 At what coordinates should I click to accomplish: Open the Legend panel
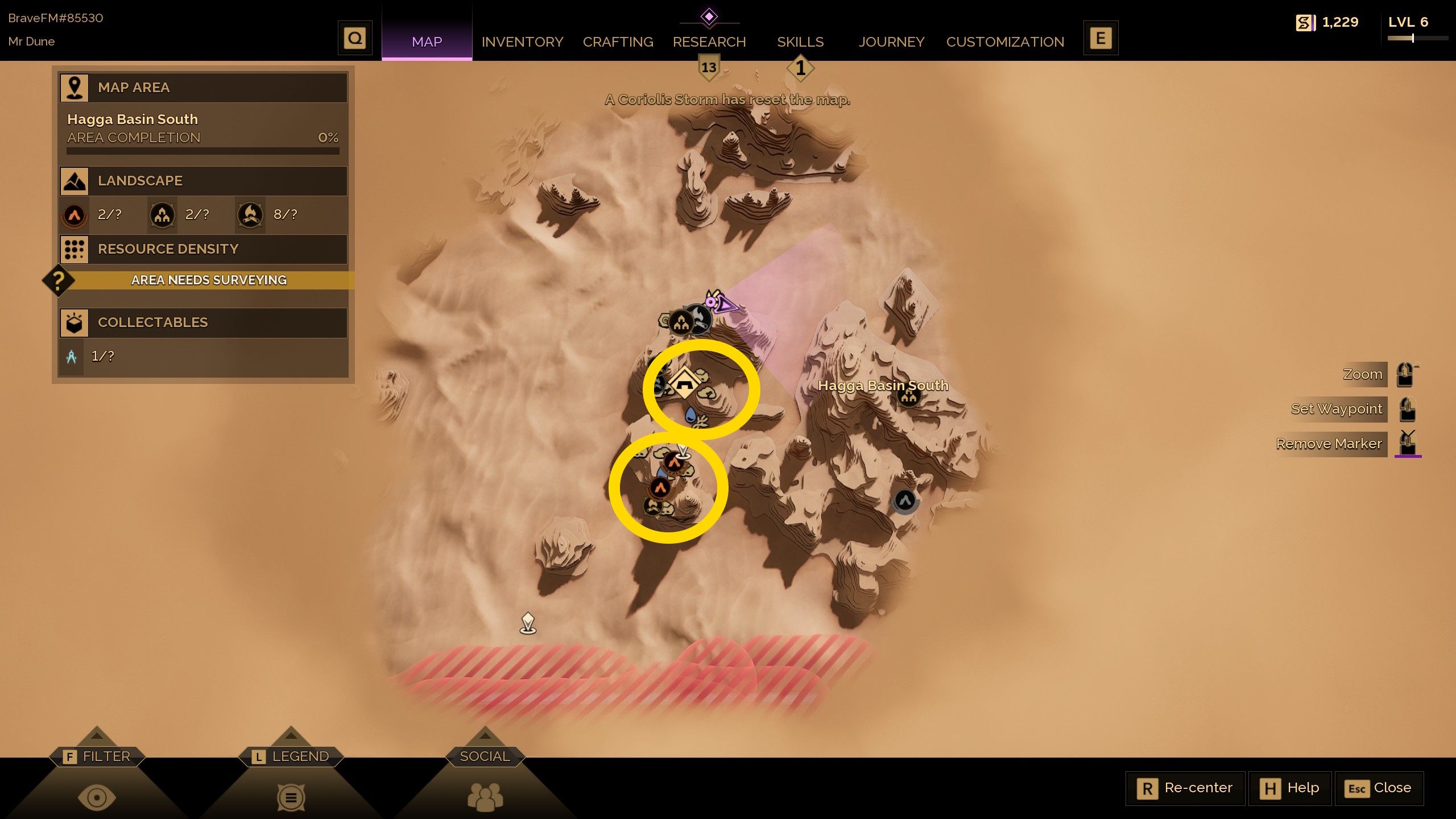[x=292, y=756]
